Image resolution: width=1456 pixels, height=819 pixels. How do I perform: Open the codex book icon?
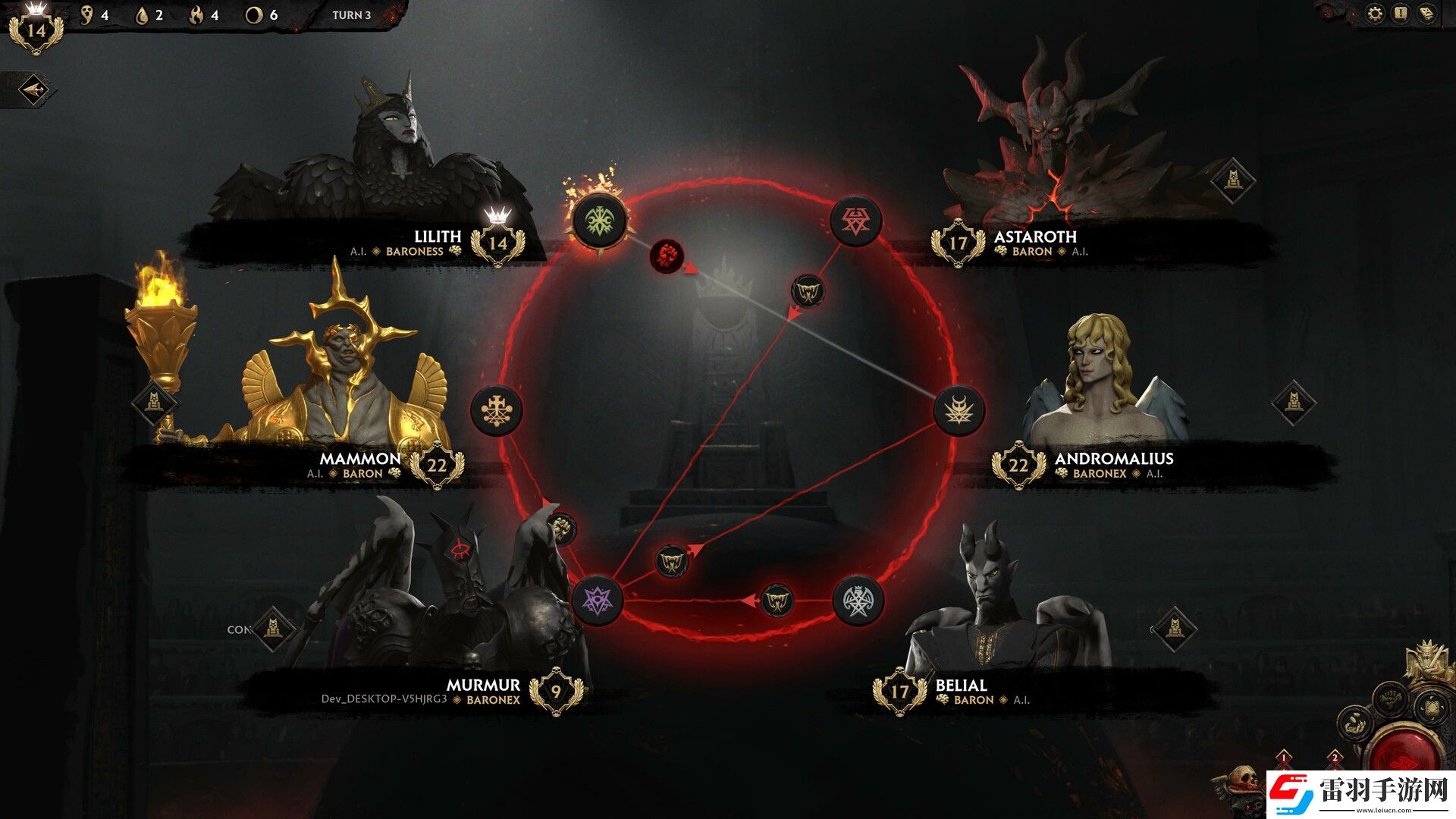(x=1426, y=14)
